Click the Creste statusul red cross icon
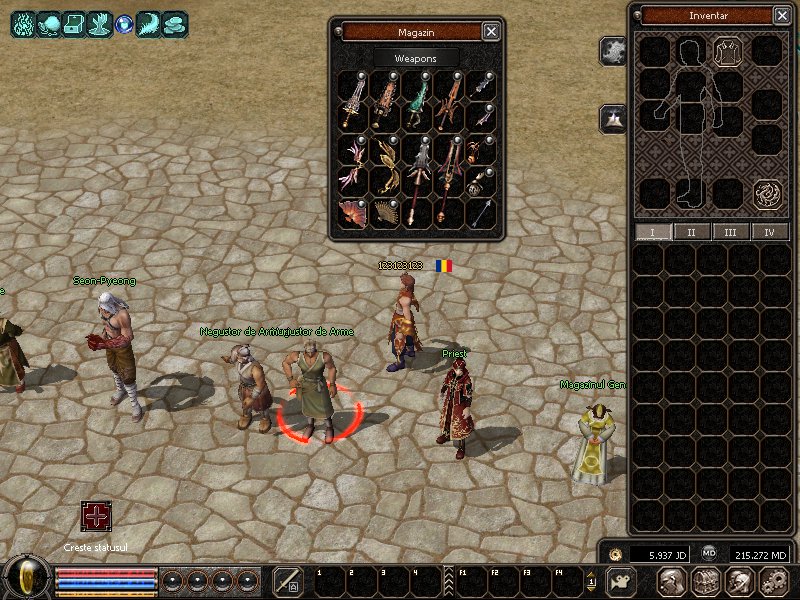This screenshot has height=600, width=800. tap(97, 517)
